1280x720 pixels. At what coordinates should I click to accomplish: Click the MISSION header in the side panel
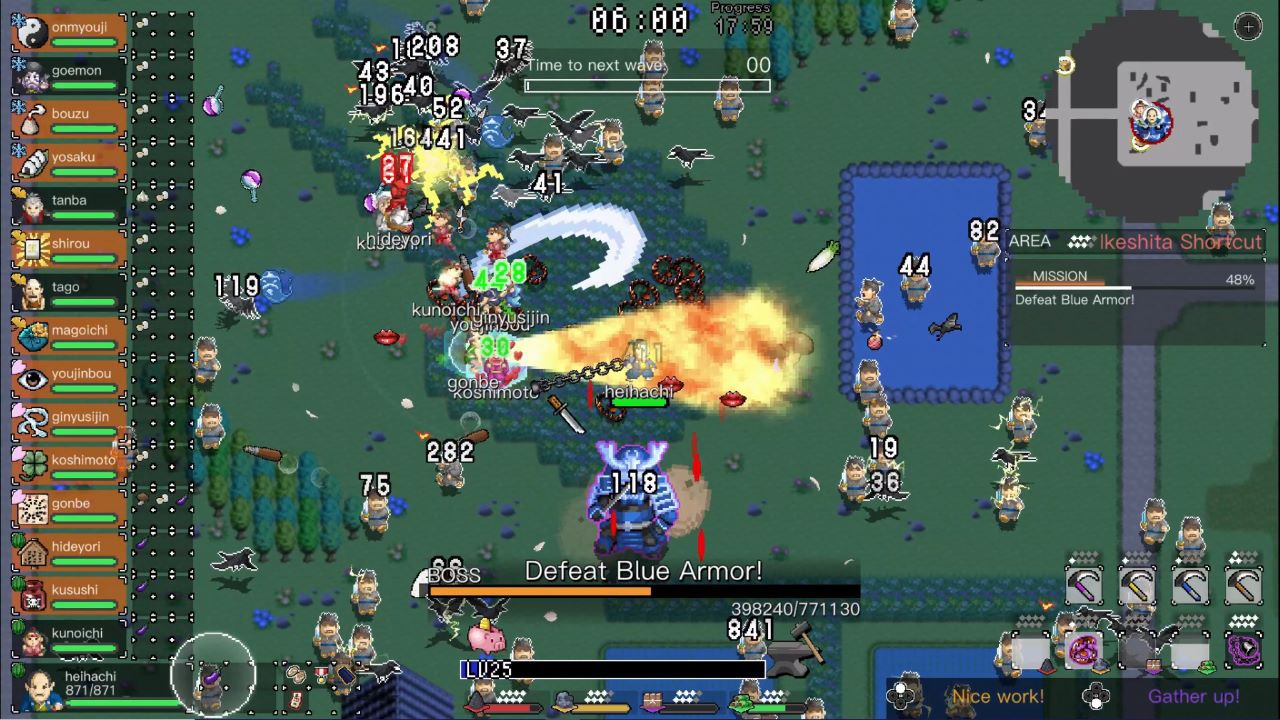click(1062, 276)
